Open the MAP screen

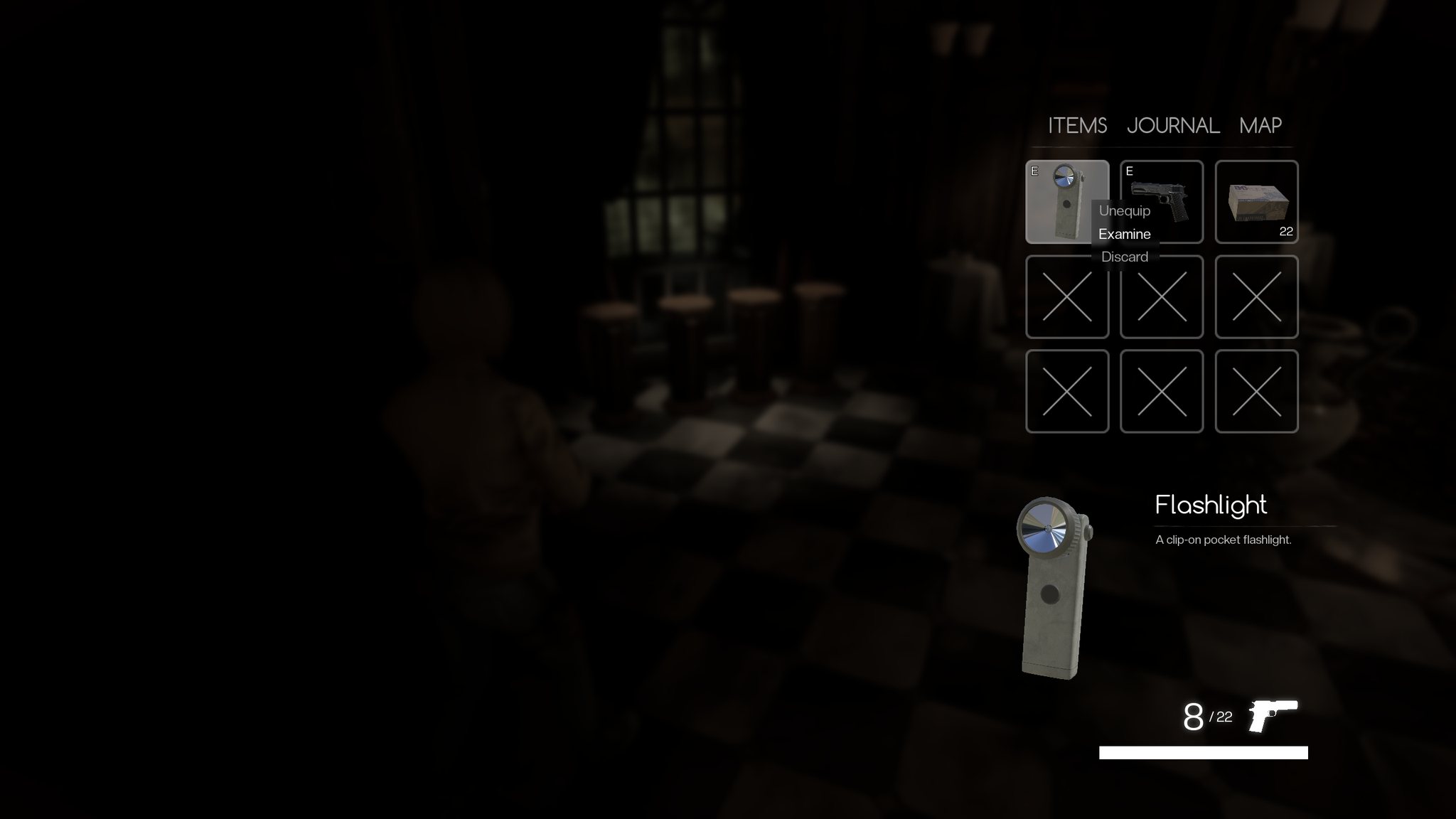(x=1259, y=126)
